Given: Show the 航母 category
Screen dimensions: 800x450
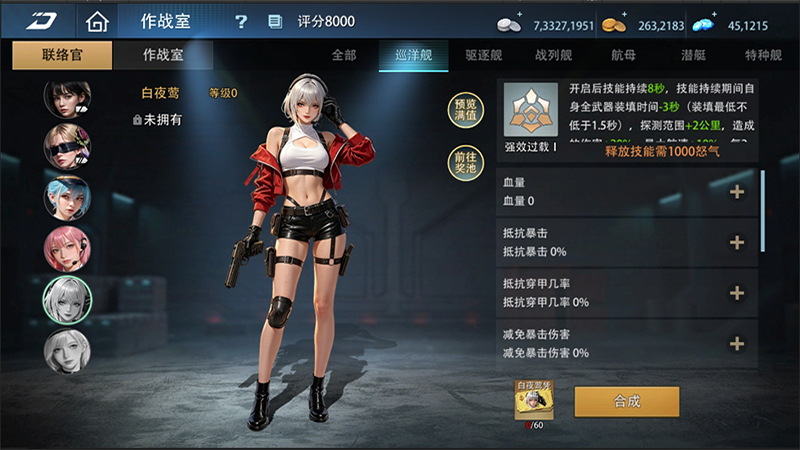Looking at the screenshot, I should pyautogui.click(x=623, y=56).
